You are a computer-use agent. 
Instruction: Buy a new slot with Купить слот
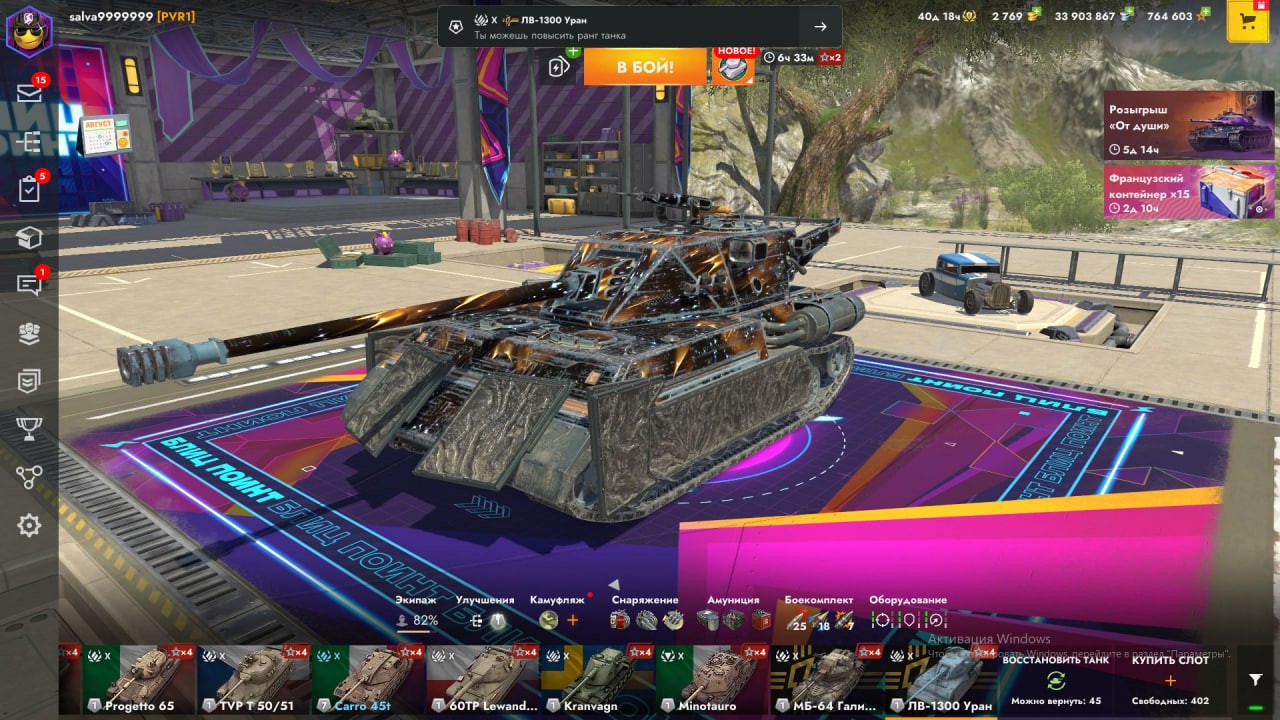click(x=1170, y=680)
